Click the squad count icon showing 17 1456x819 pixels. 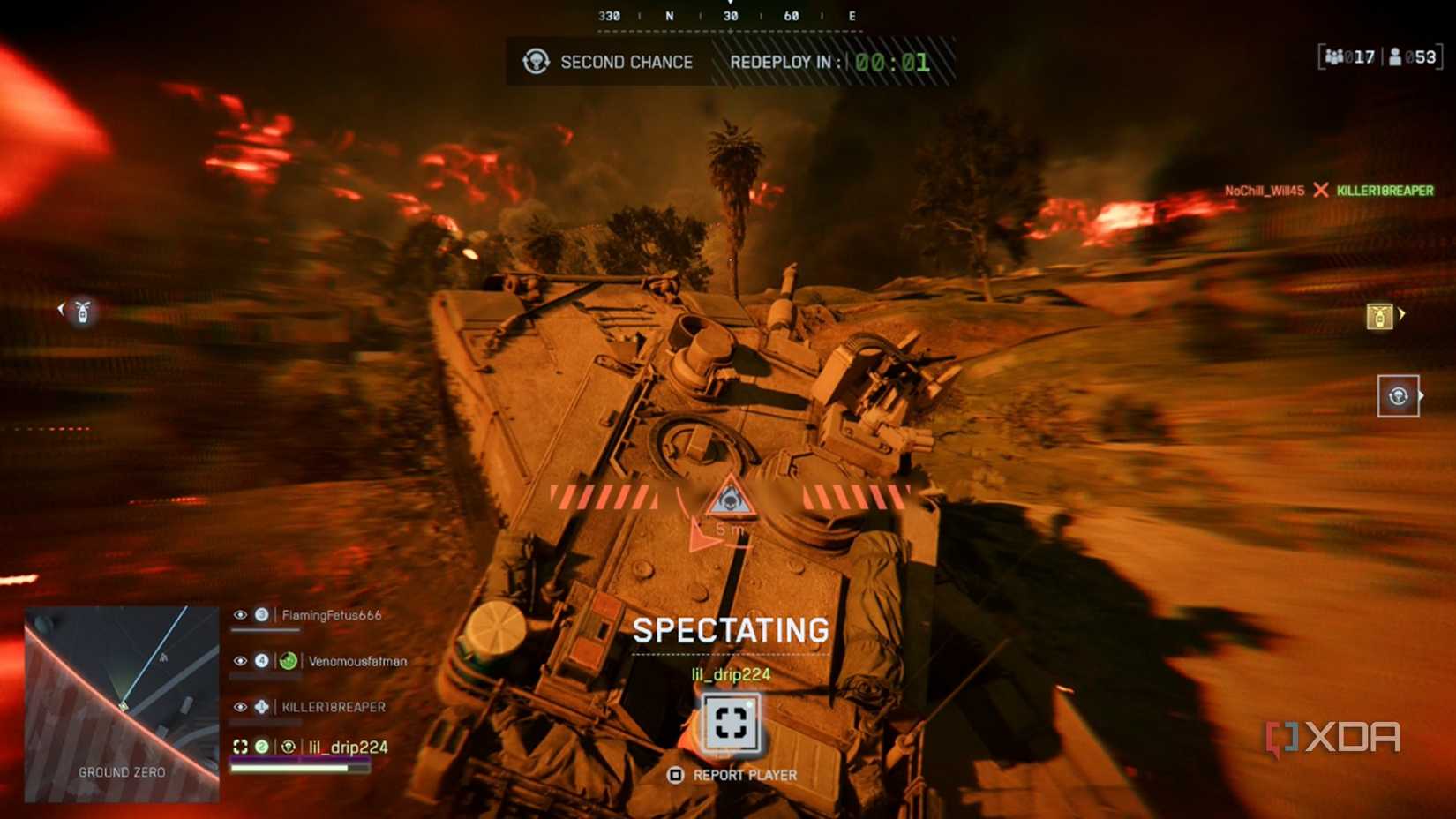[1335, 56]
